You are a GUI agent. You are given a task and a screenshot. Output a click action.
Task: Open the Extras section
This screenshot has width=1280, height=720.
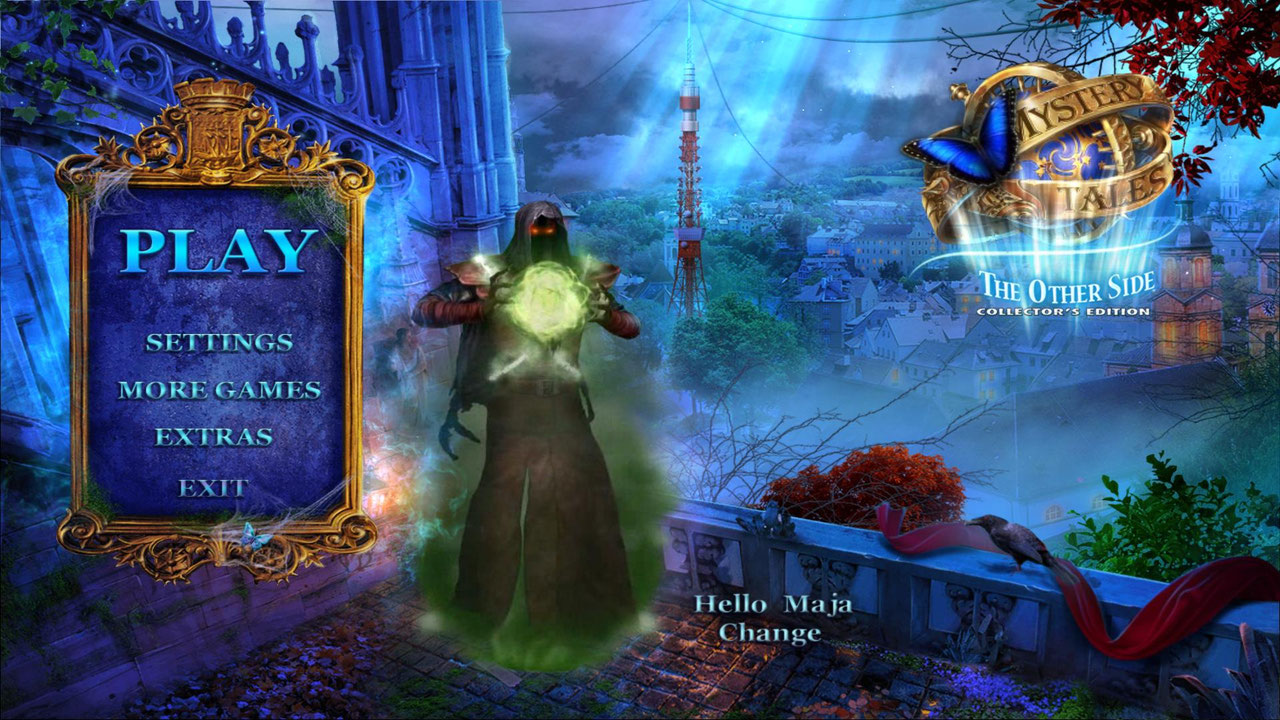[214, 437]
